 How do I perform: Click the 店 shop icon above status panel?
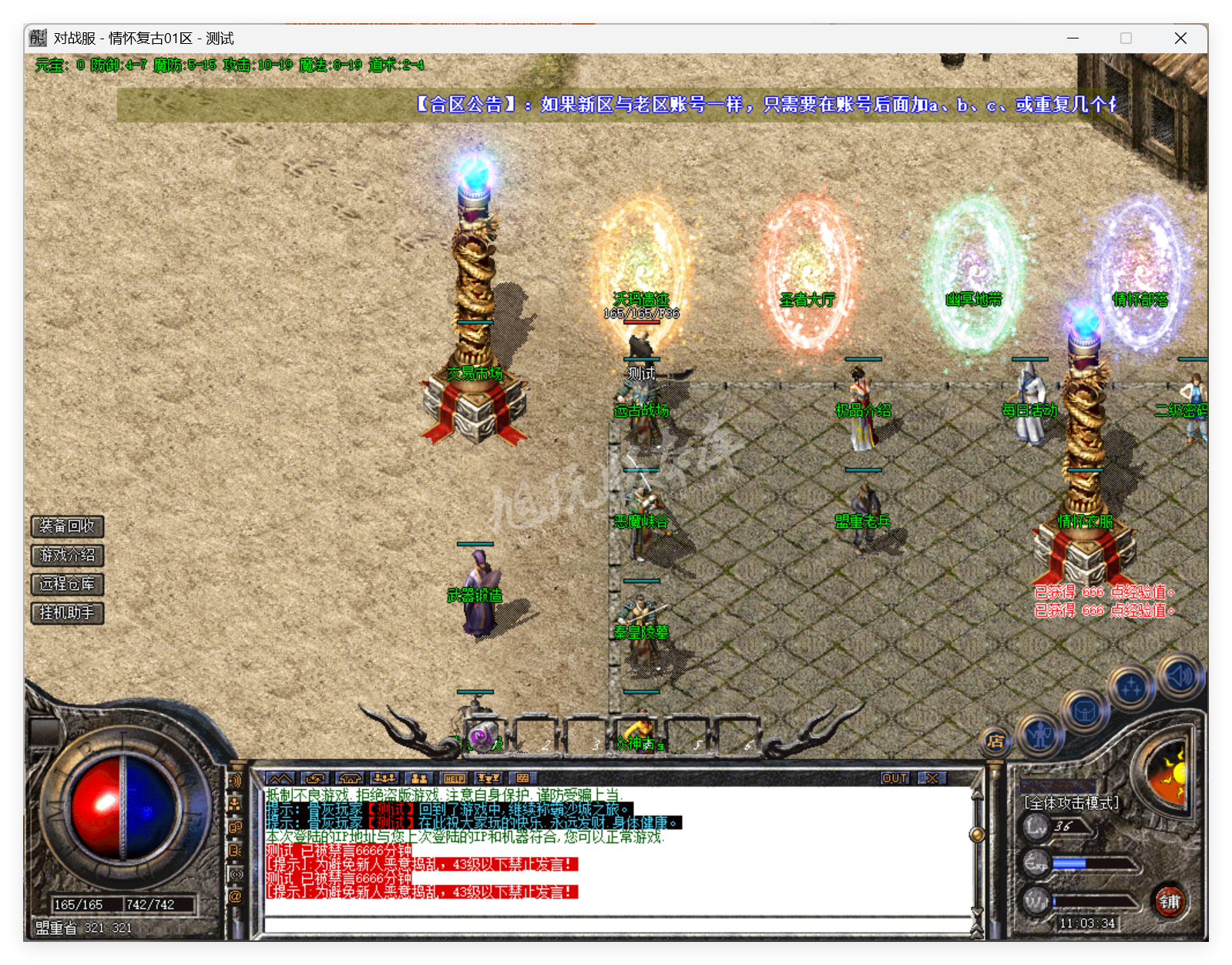pos(994,742)
